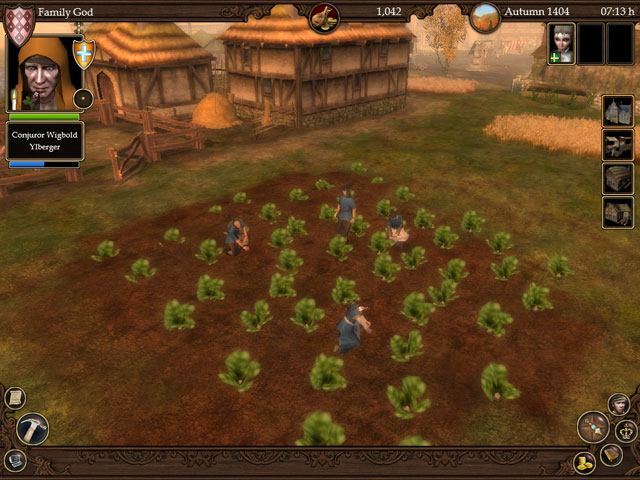640x480 pixels.
Task: Select the family member portrait at top right
Action: point(561,43)
